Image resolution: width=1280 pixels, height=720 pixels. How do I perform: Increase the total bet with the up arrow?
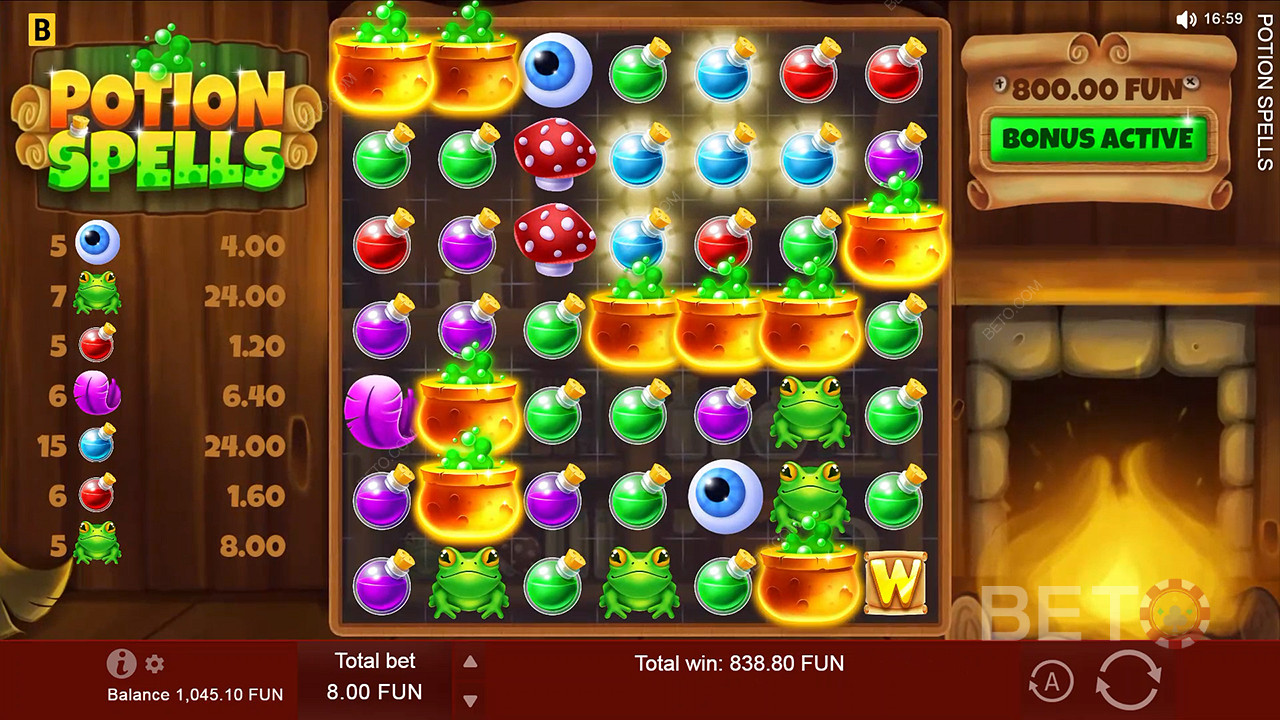tap(470, 662)
